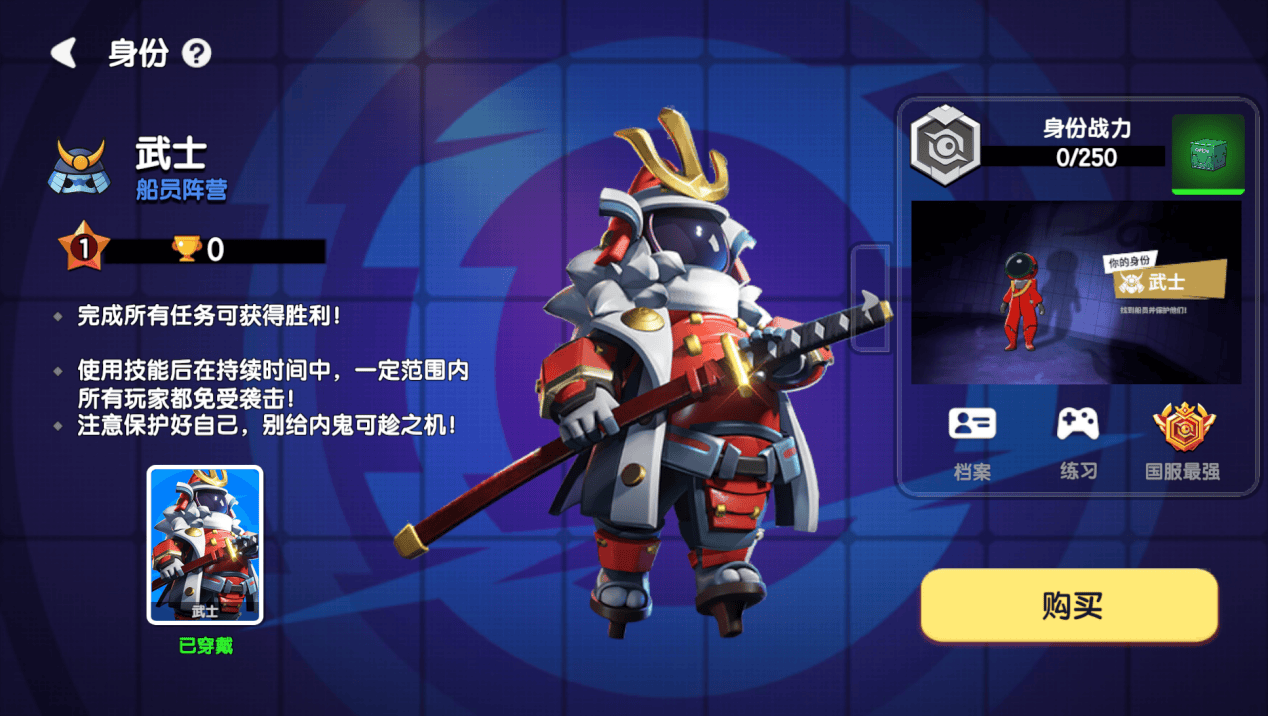Open the green cube reward box

point(1208,152)
